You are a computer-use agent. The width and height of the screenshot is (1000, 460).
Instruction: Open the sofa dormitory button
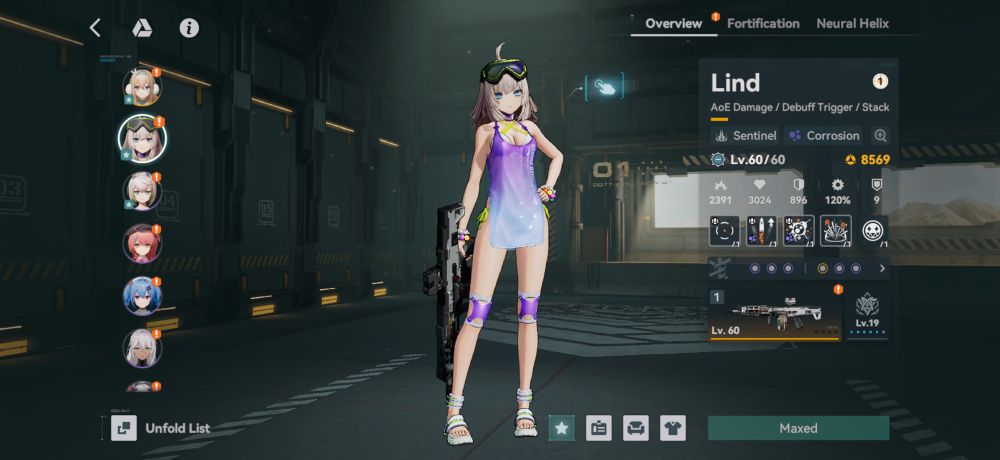pyautogui.click(x=635, y=428)
